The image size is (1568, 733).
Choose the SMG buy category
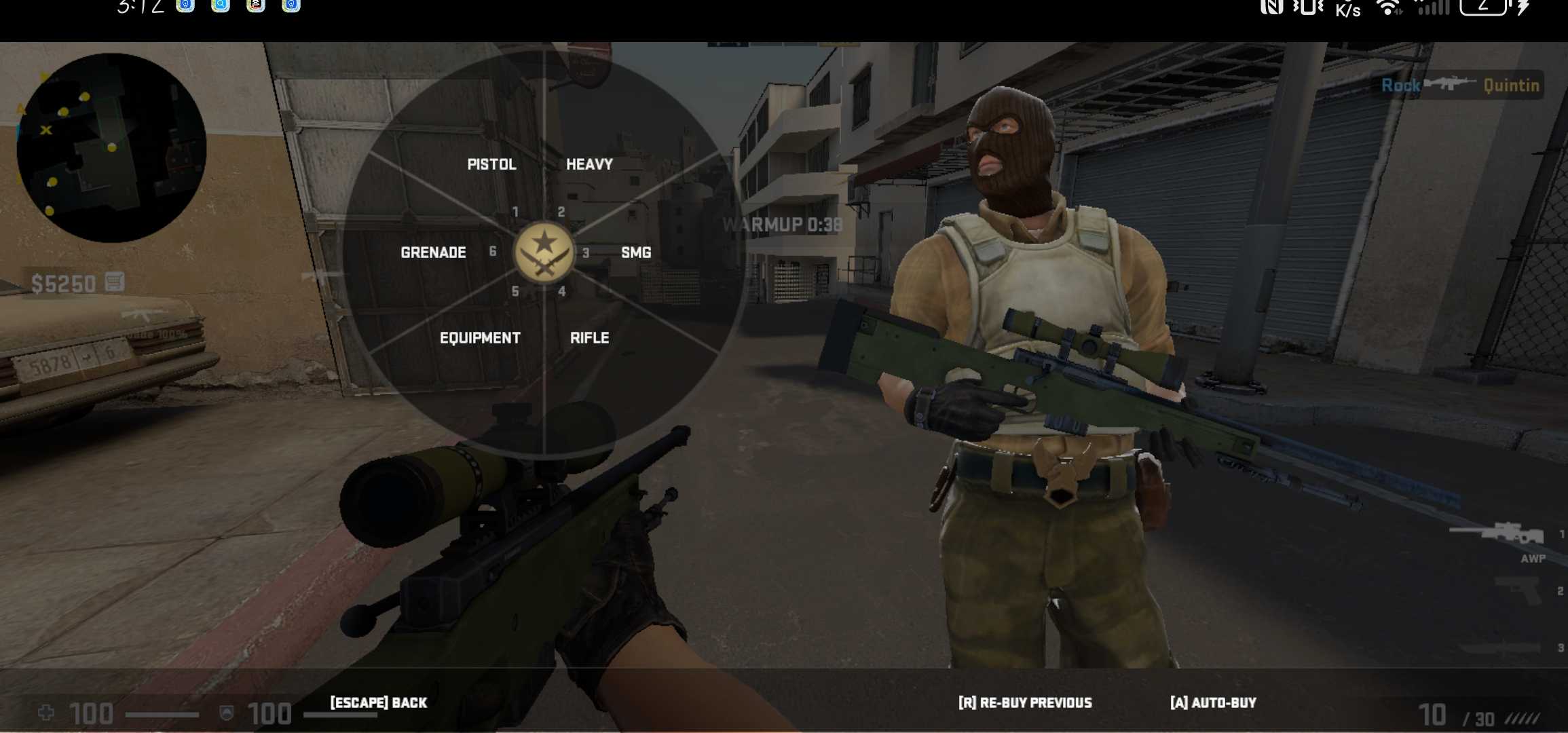click(635, 252)
